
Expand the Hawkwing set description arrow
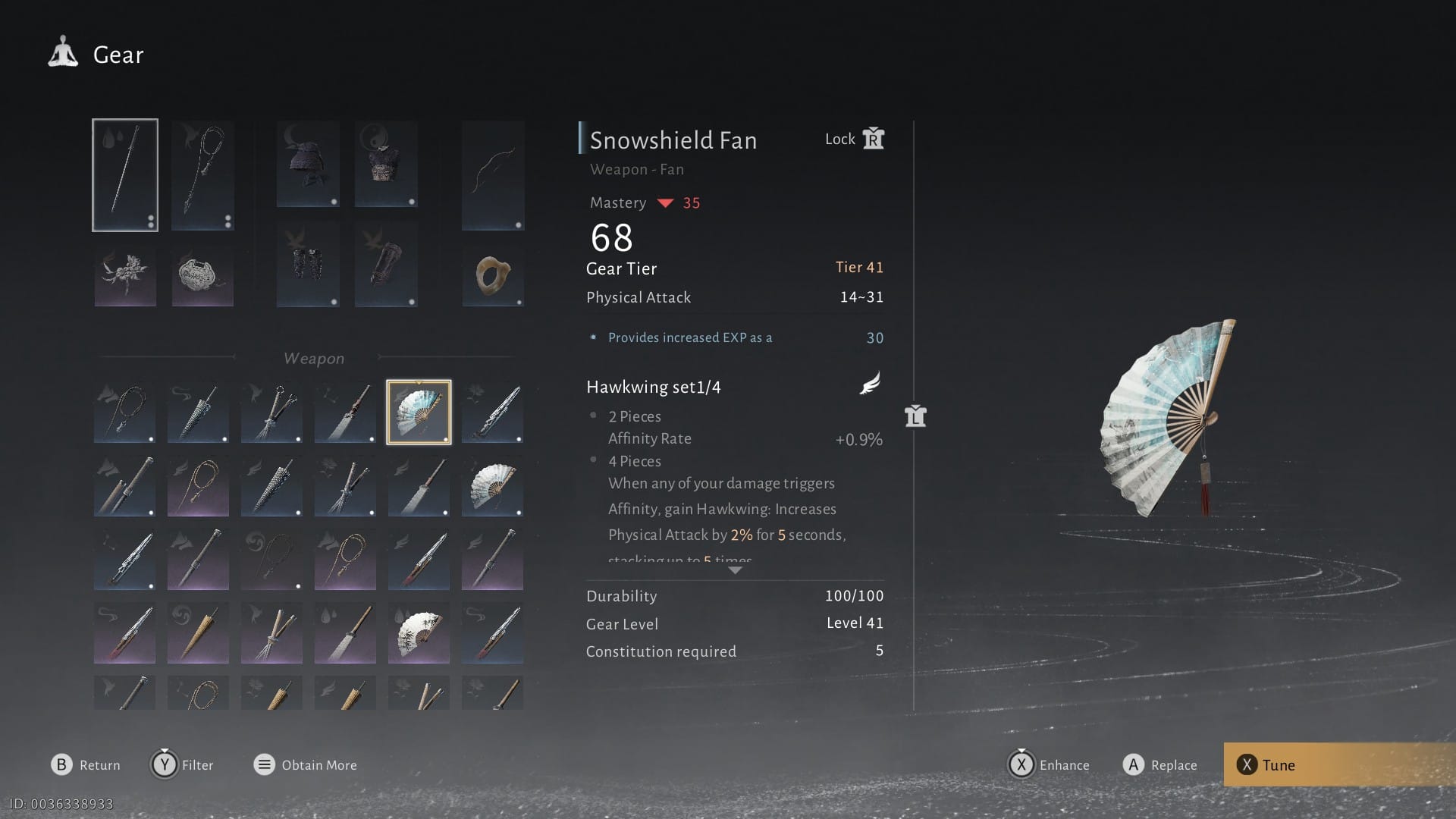(735, 570)
